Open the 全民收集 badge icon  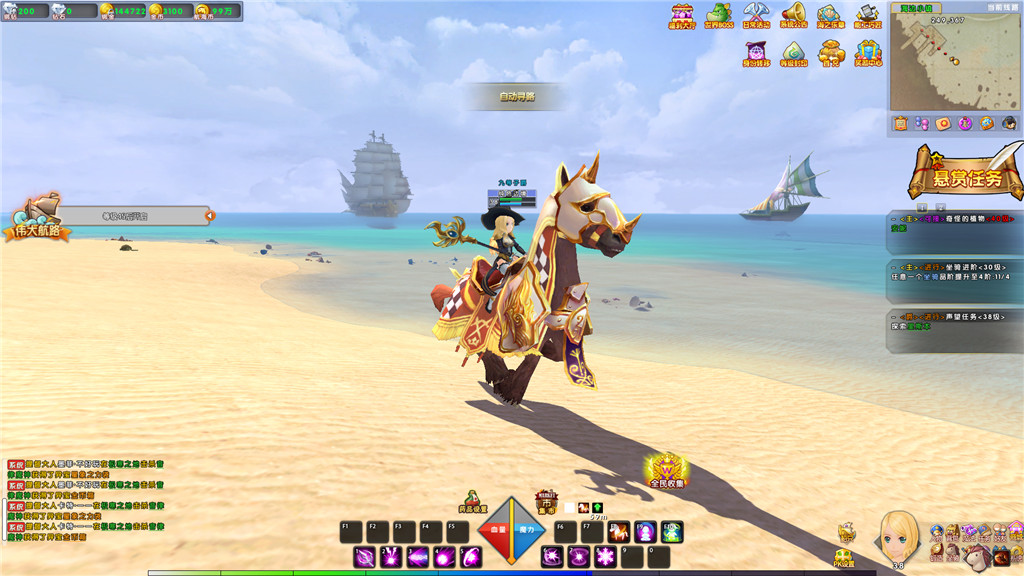click(x=667, y=469)
